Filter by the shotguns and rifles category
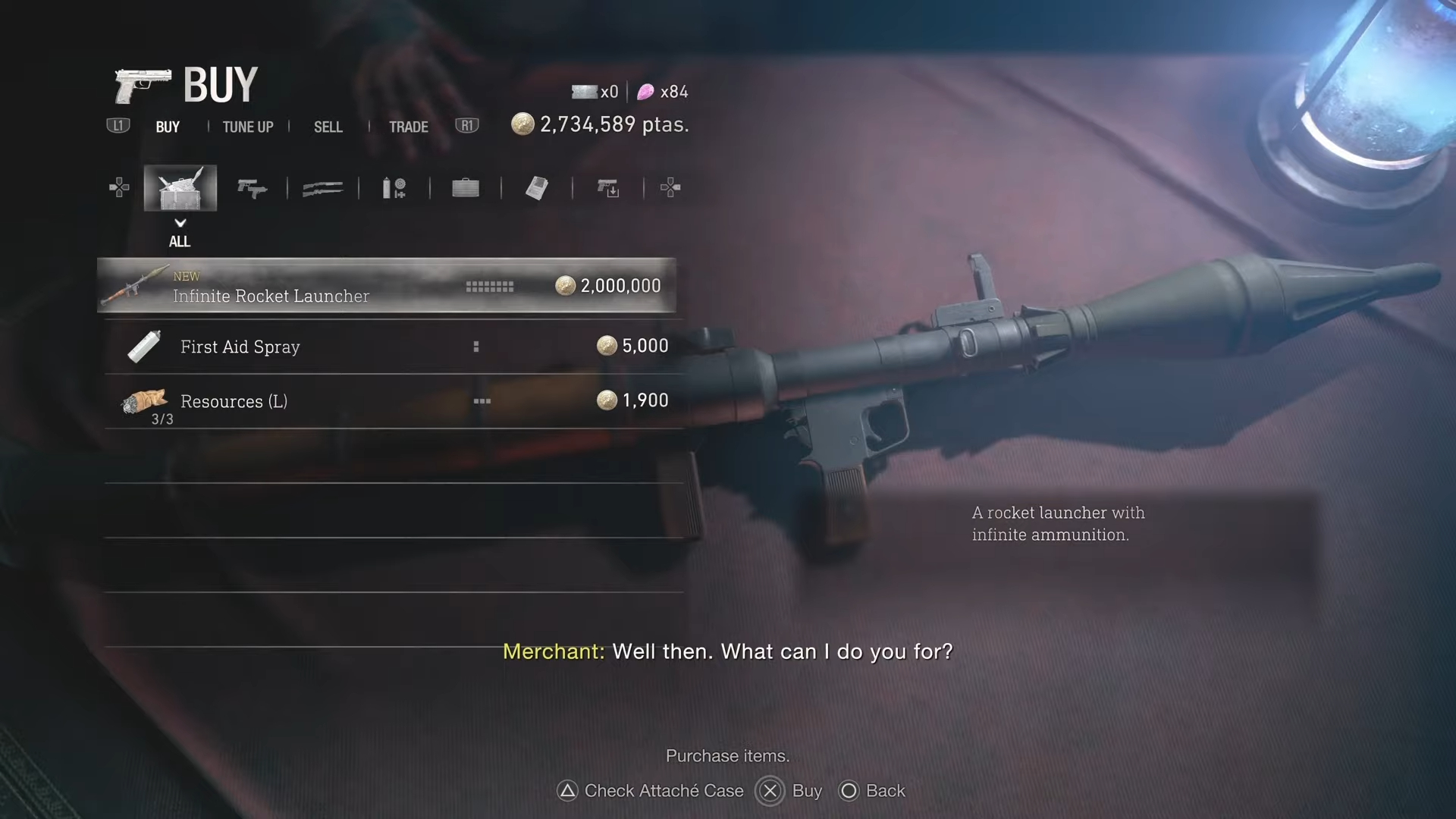Image resolution: width=1456 pixels, height=819 pixels. tap(323, 188)
